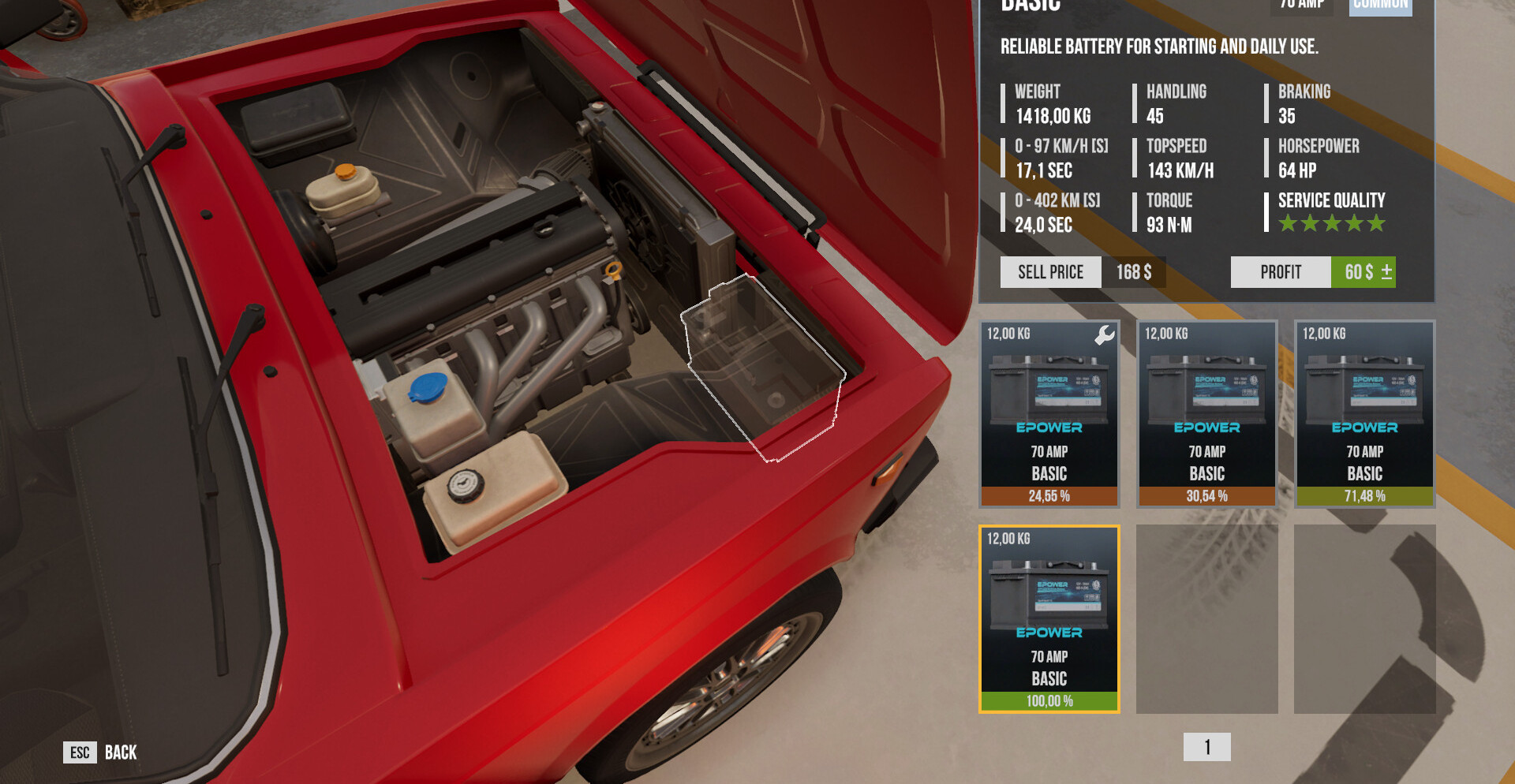Choose the 30,54 % Epower battery
This screenshot has width=1515, height=784.
[x=1206, y=413]
